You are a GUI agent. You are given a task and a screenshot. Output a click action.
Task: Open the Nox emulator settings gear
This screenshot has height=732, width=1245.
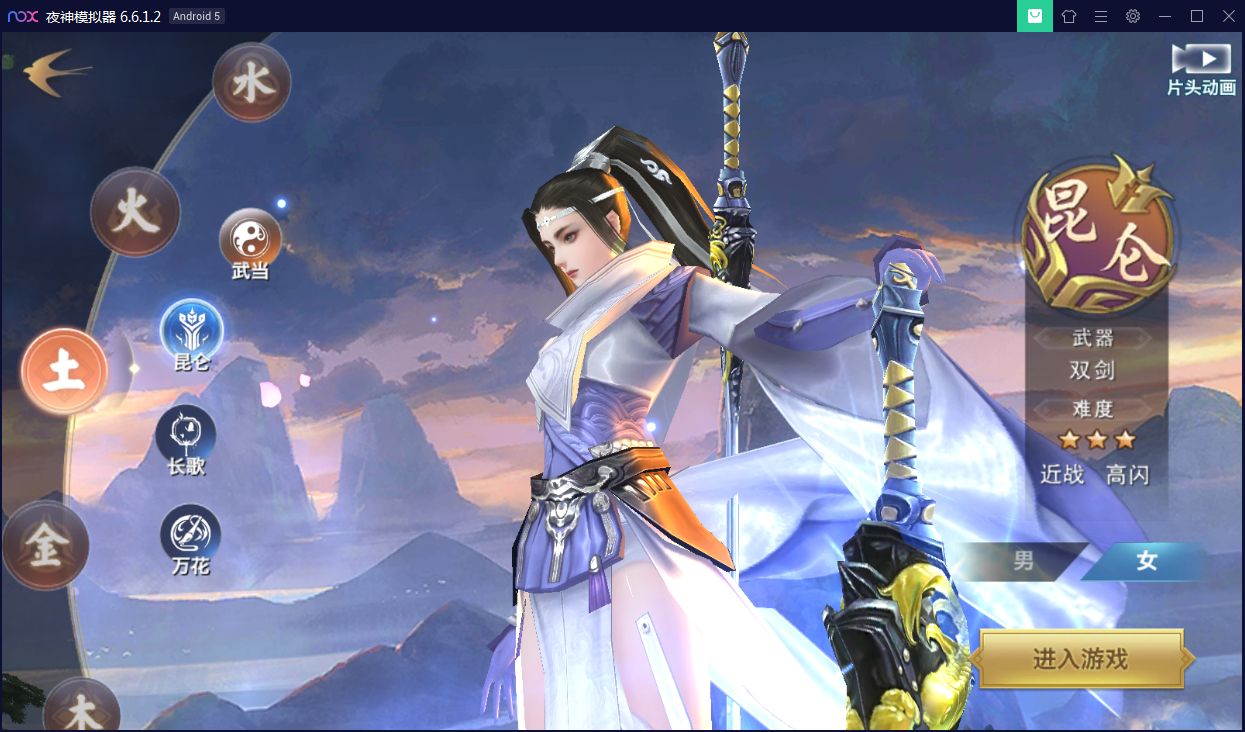1132,16
